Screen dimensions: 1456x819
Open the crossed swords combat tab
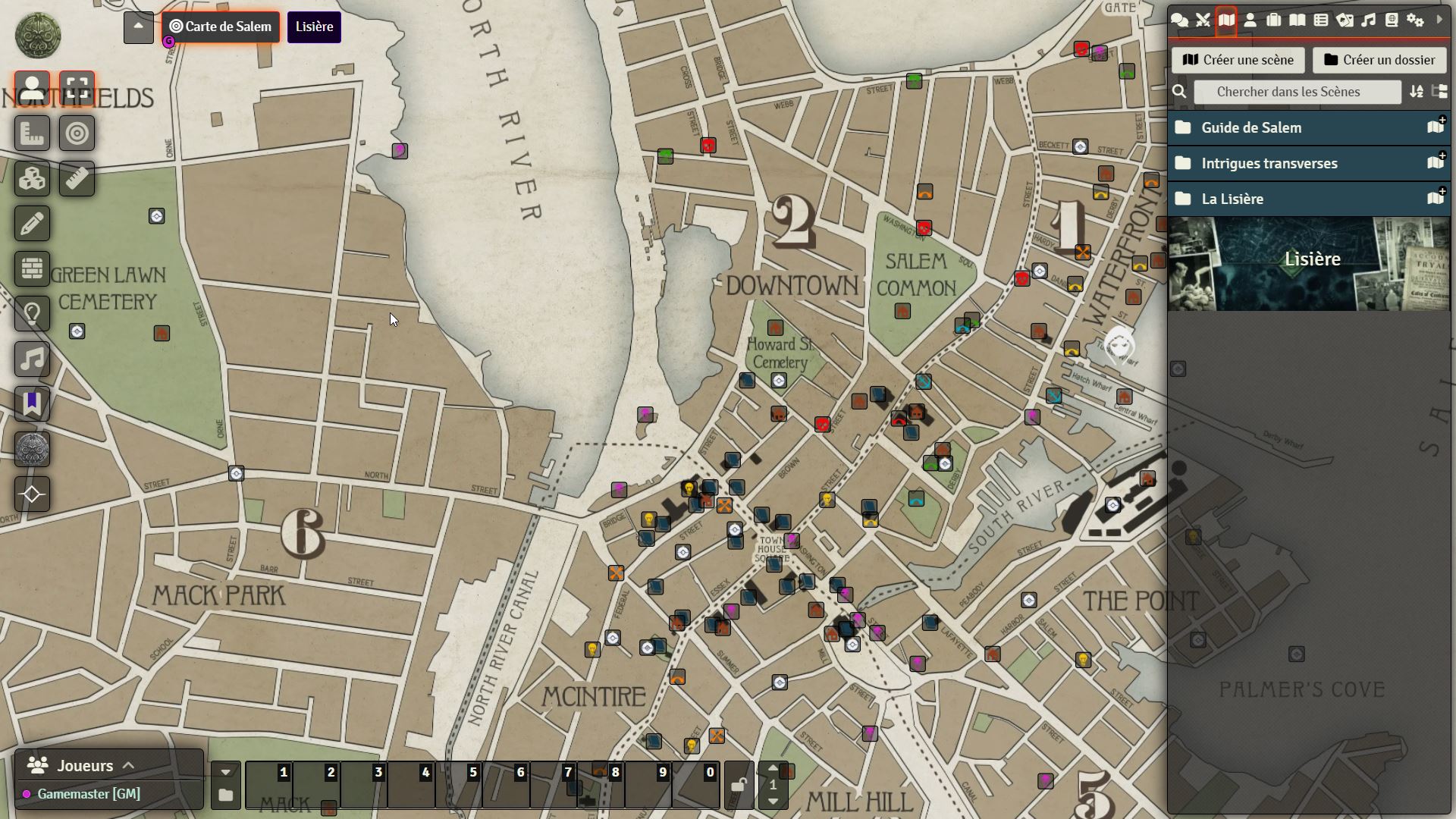click(1203, 20)
